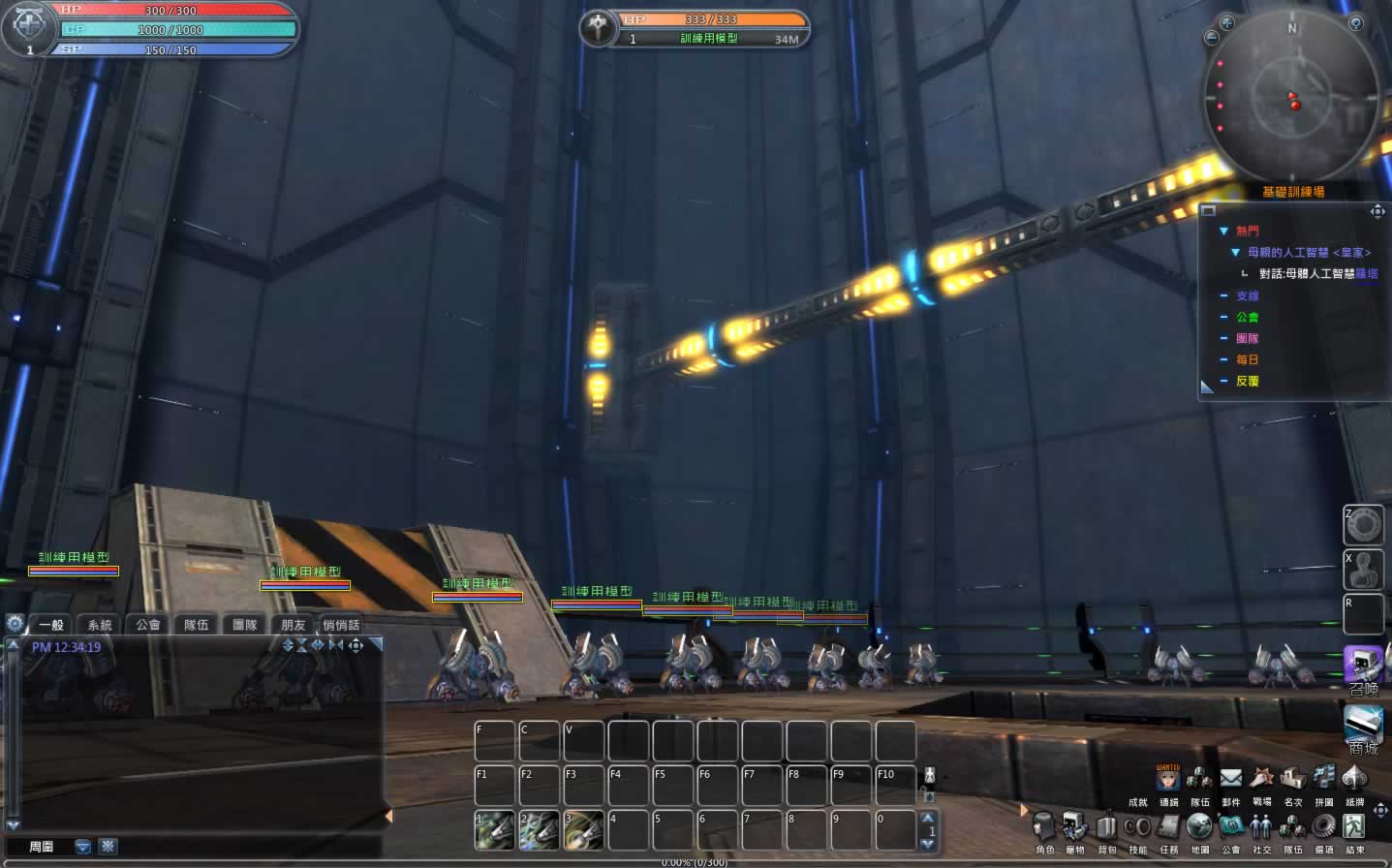Switch to the 系統 chat tab

[x=100, y=625]
